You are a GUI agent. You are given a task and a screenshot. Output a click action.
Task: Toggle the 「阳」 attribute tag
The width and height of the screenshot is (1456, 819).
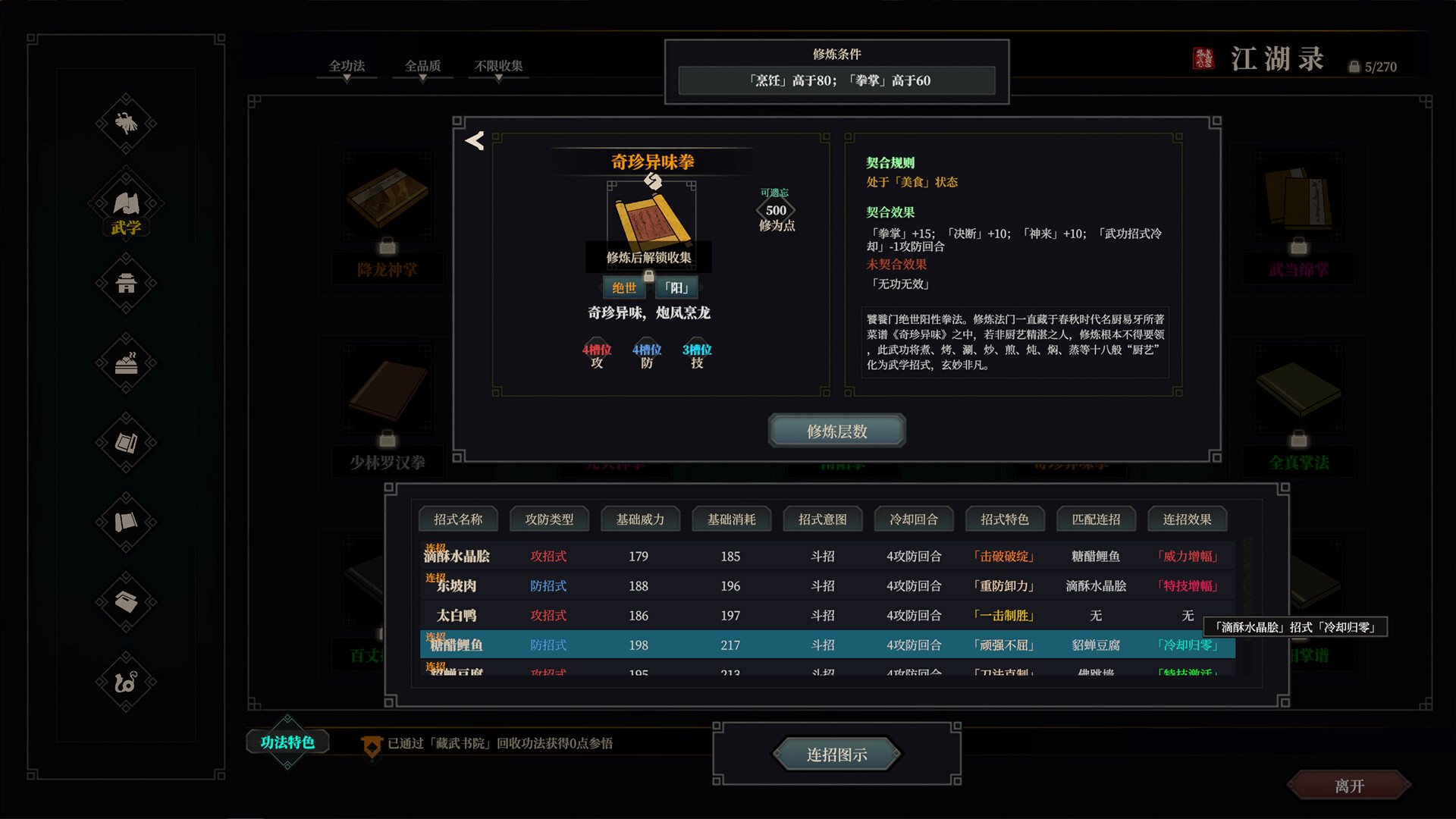click(678, 287)
